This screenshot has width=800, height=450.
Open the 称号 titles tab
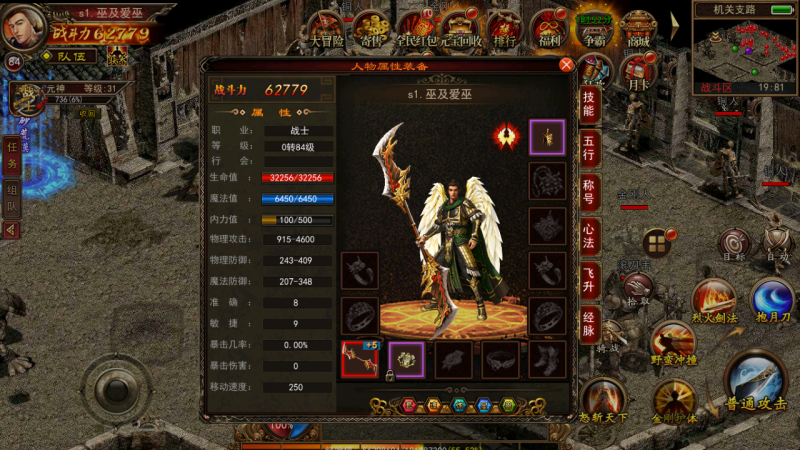[x=590, y=190]
